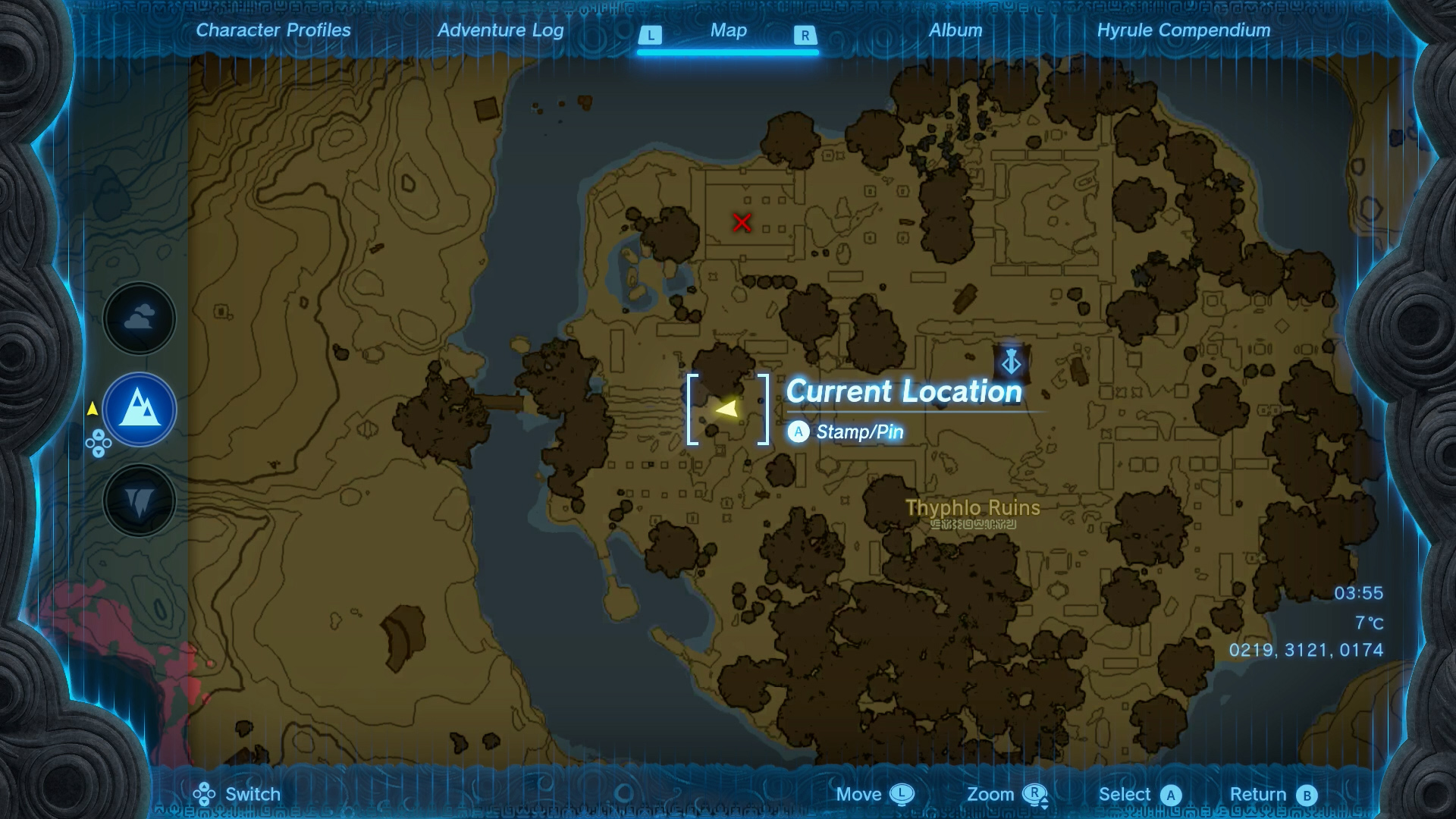Switch to the Depths layer map
Image resolution: width=1456 pixels, height=819 pixels.
(140, 500)
